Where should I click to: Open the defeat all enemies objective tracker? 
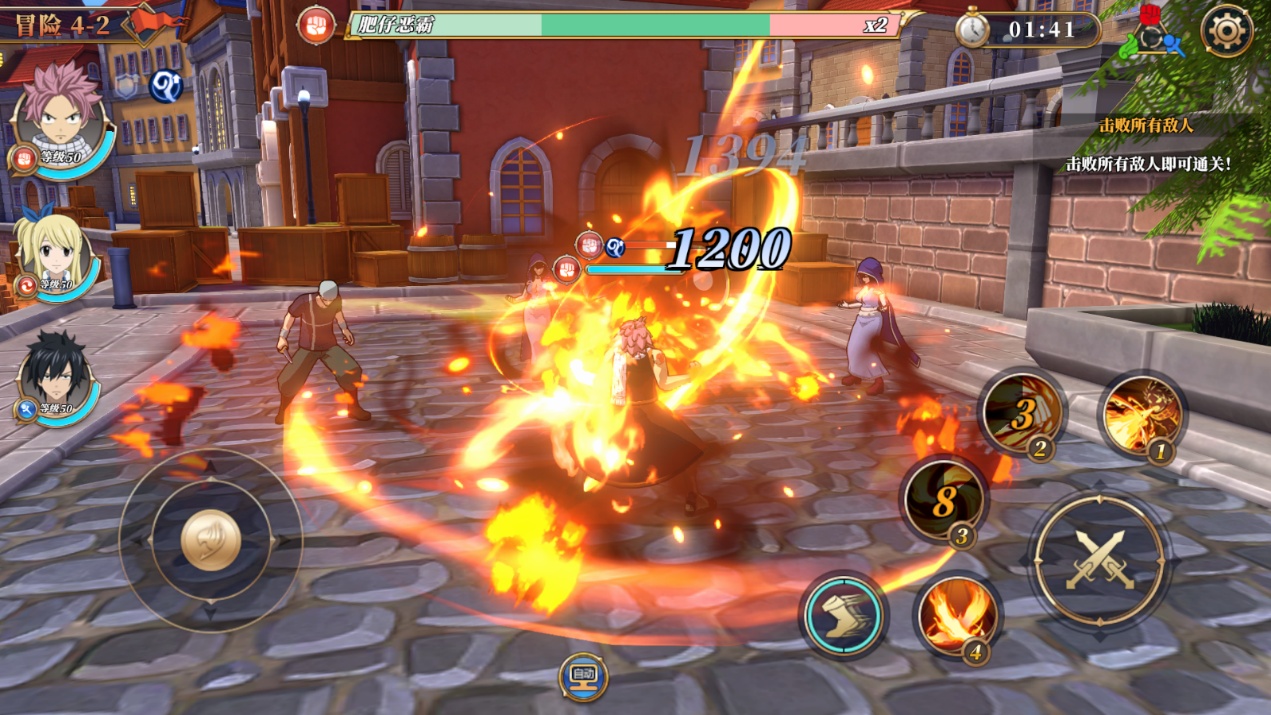click(1146, 126)
